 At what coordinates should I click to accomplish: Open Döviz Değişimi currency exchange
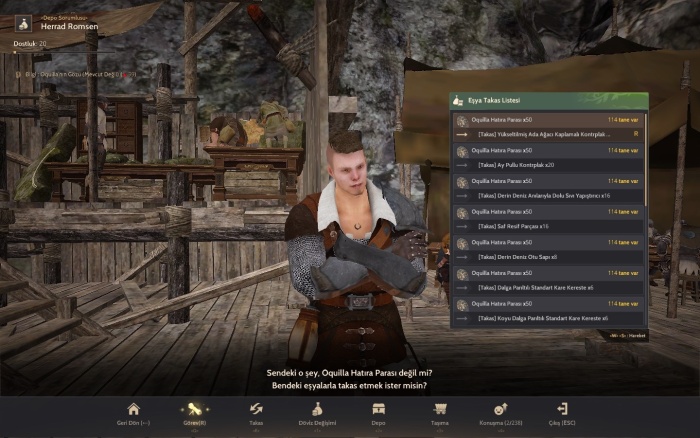pyautogui.click(x=318, y=413)
